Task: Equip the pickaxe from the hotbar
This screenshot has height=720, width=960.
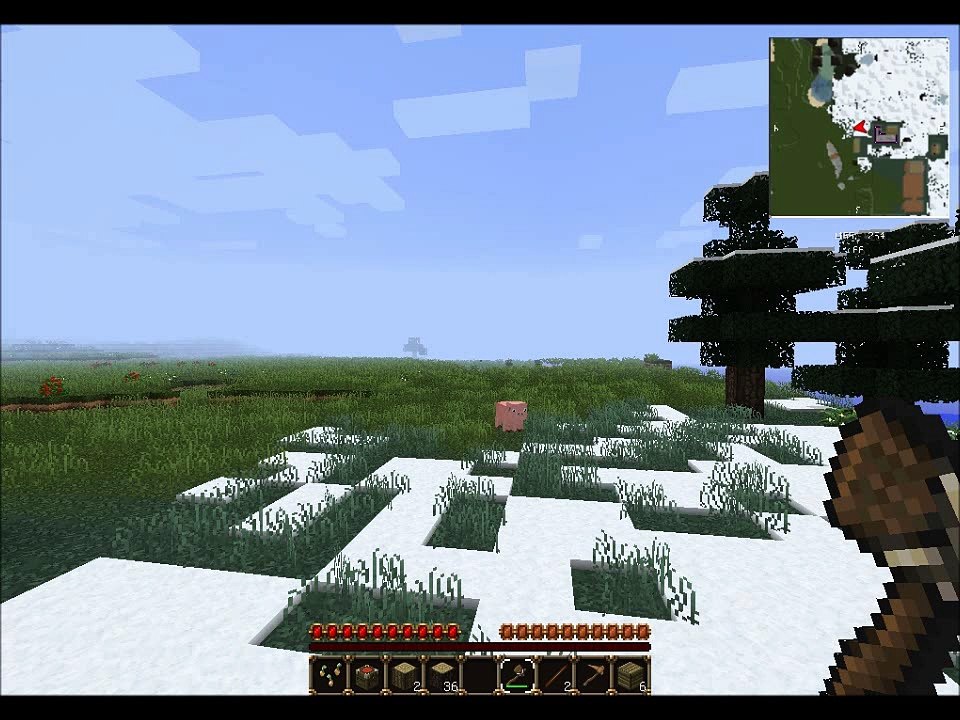Action: (594, 675)
